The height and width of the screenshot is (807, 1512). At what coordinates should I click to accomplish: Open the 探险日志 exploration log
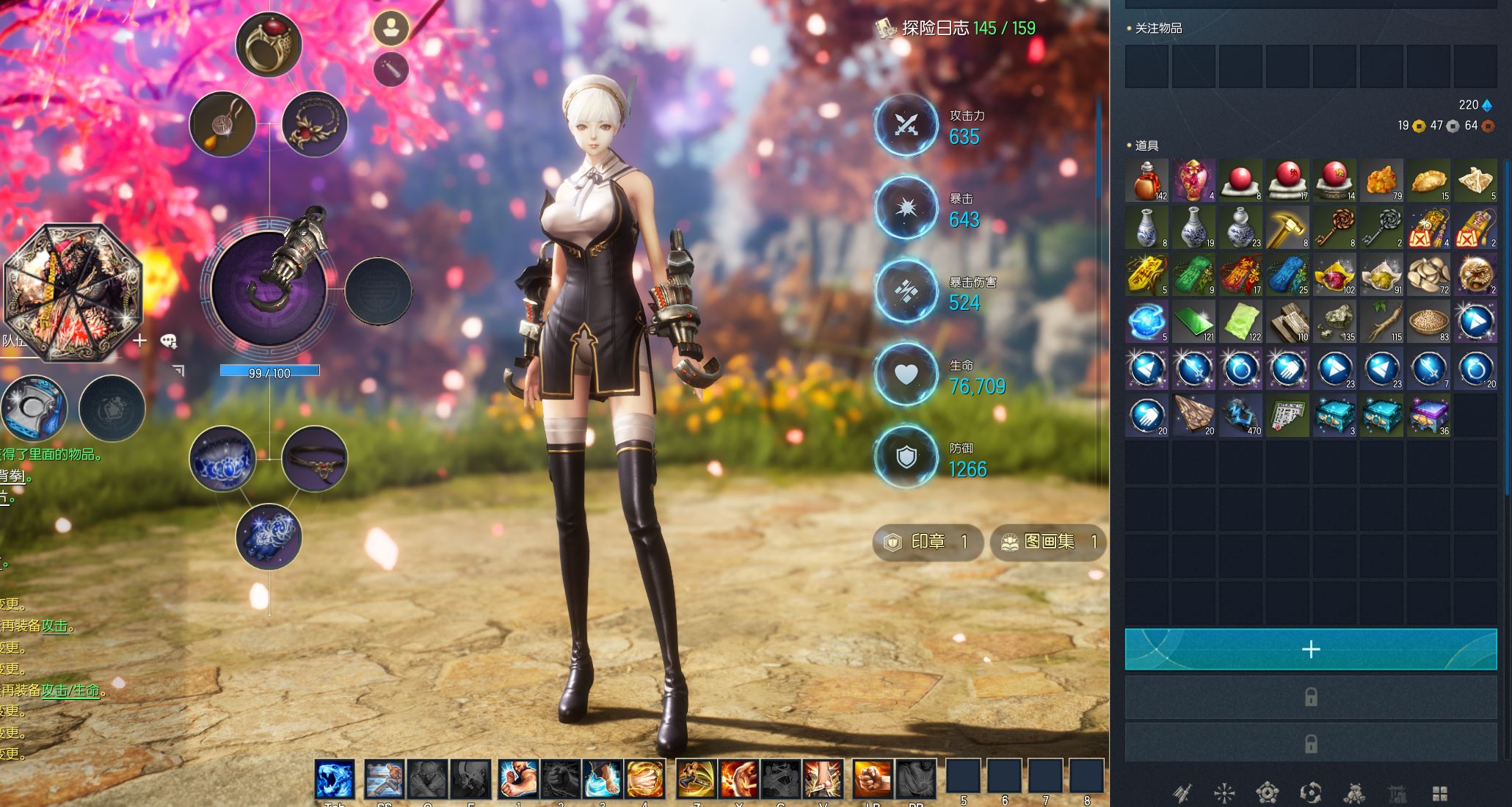pyautogui.click(x=956, y=29)
